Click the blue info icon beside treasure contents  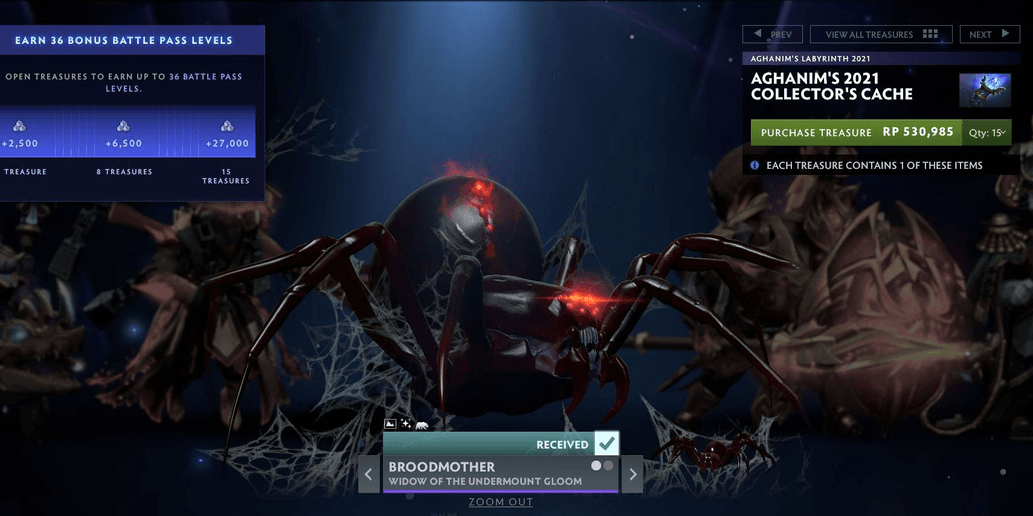(x=755, y=165)
